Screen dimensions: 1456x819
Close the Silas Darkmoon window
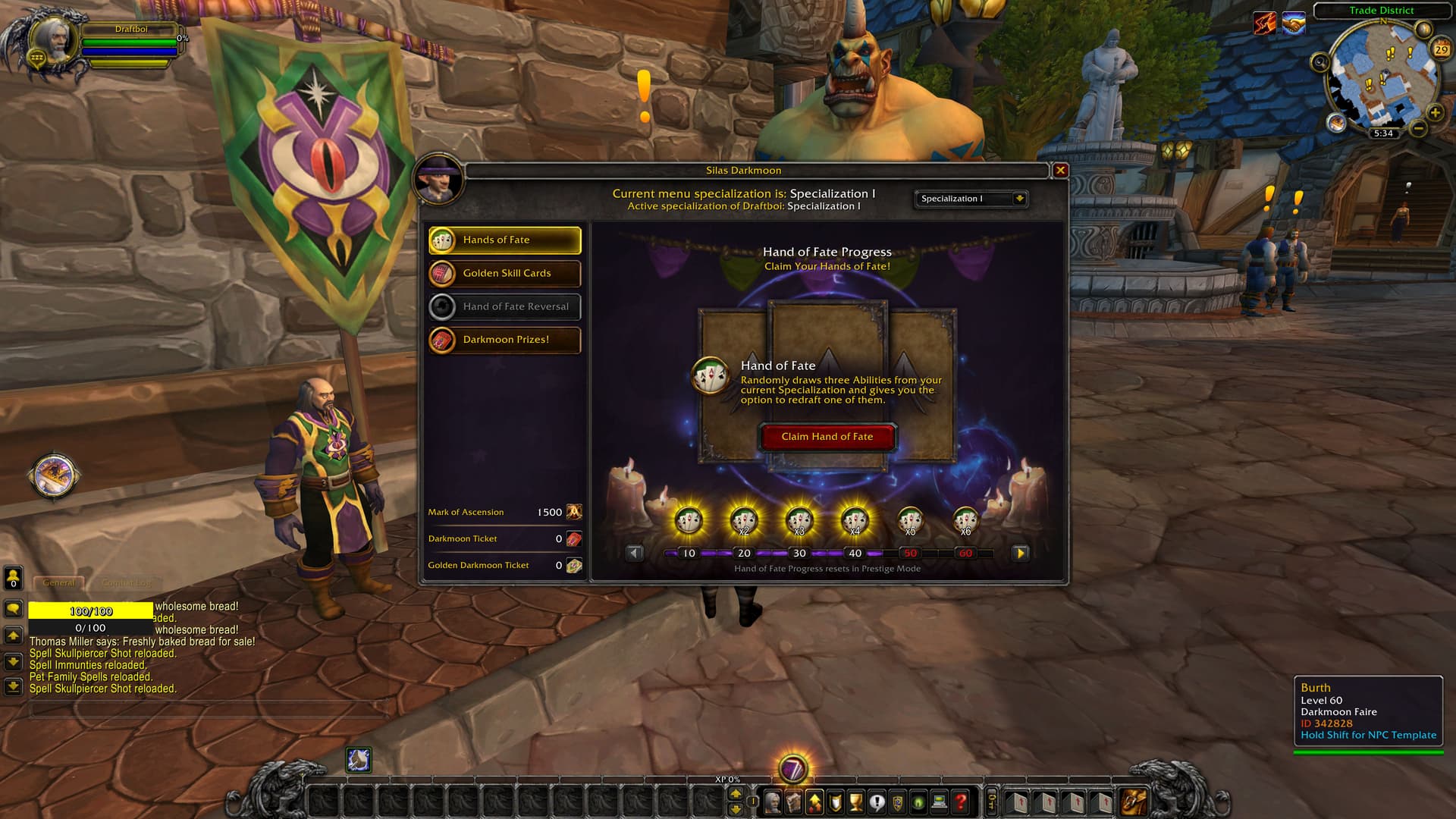tap(1060, 171)
